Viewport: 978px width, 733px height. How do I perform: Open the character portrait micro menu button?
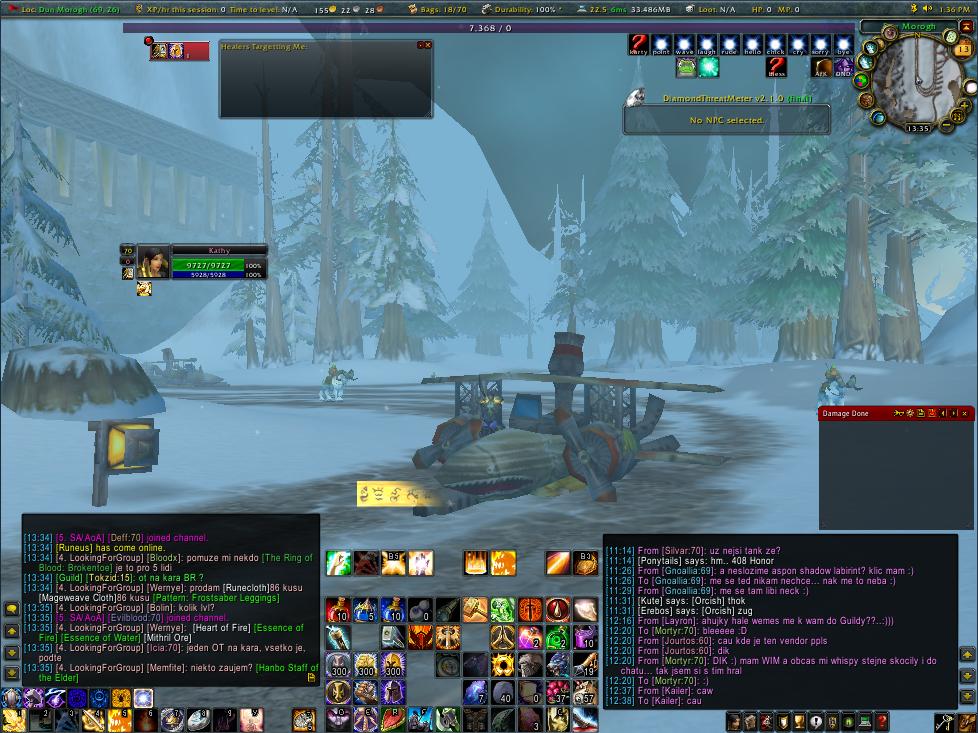point(734,721)
